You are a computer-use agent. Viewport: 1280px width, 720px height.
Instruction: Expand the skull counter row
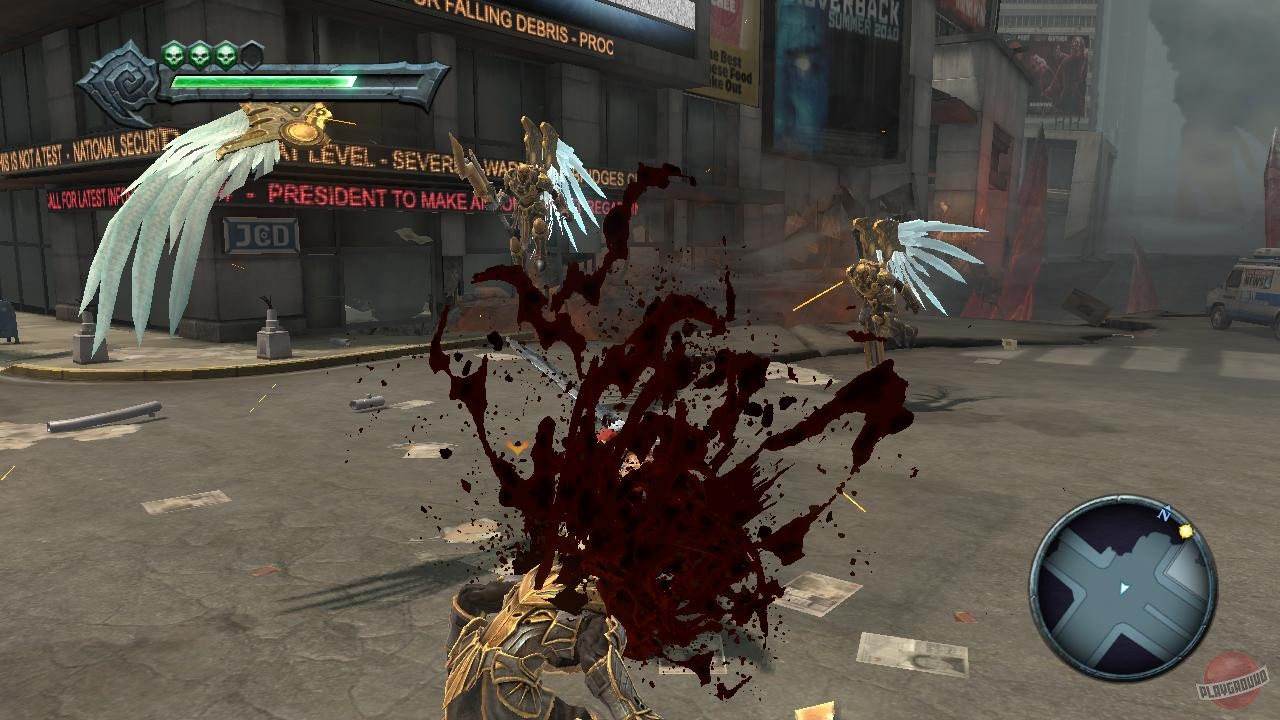[212, 55]
